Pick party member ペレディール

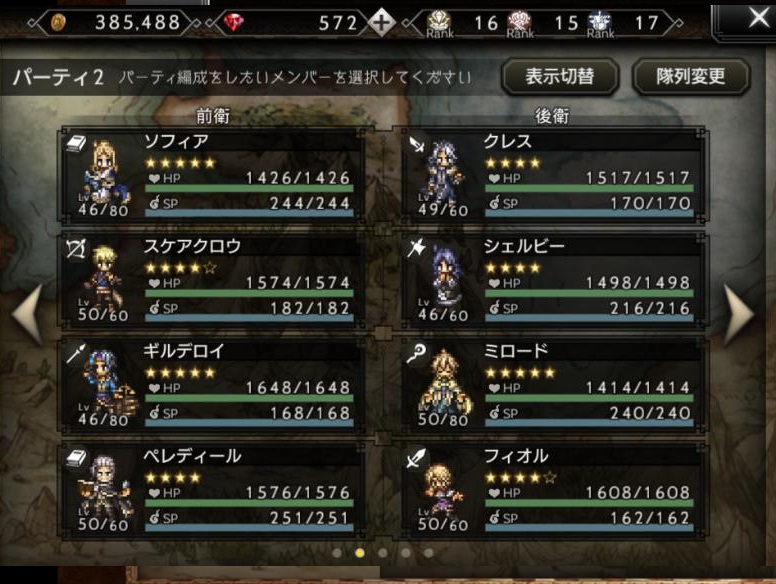(211, 488)
